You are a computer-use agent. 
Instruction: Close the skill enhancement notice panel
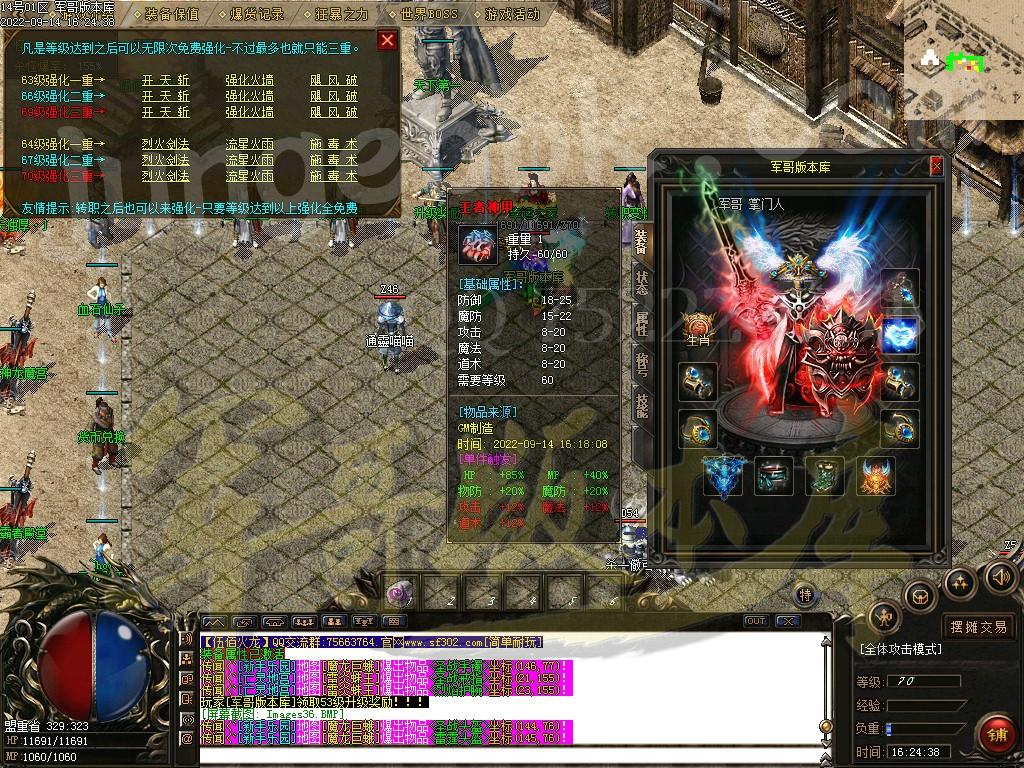coord(387,41)
